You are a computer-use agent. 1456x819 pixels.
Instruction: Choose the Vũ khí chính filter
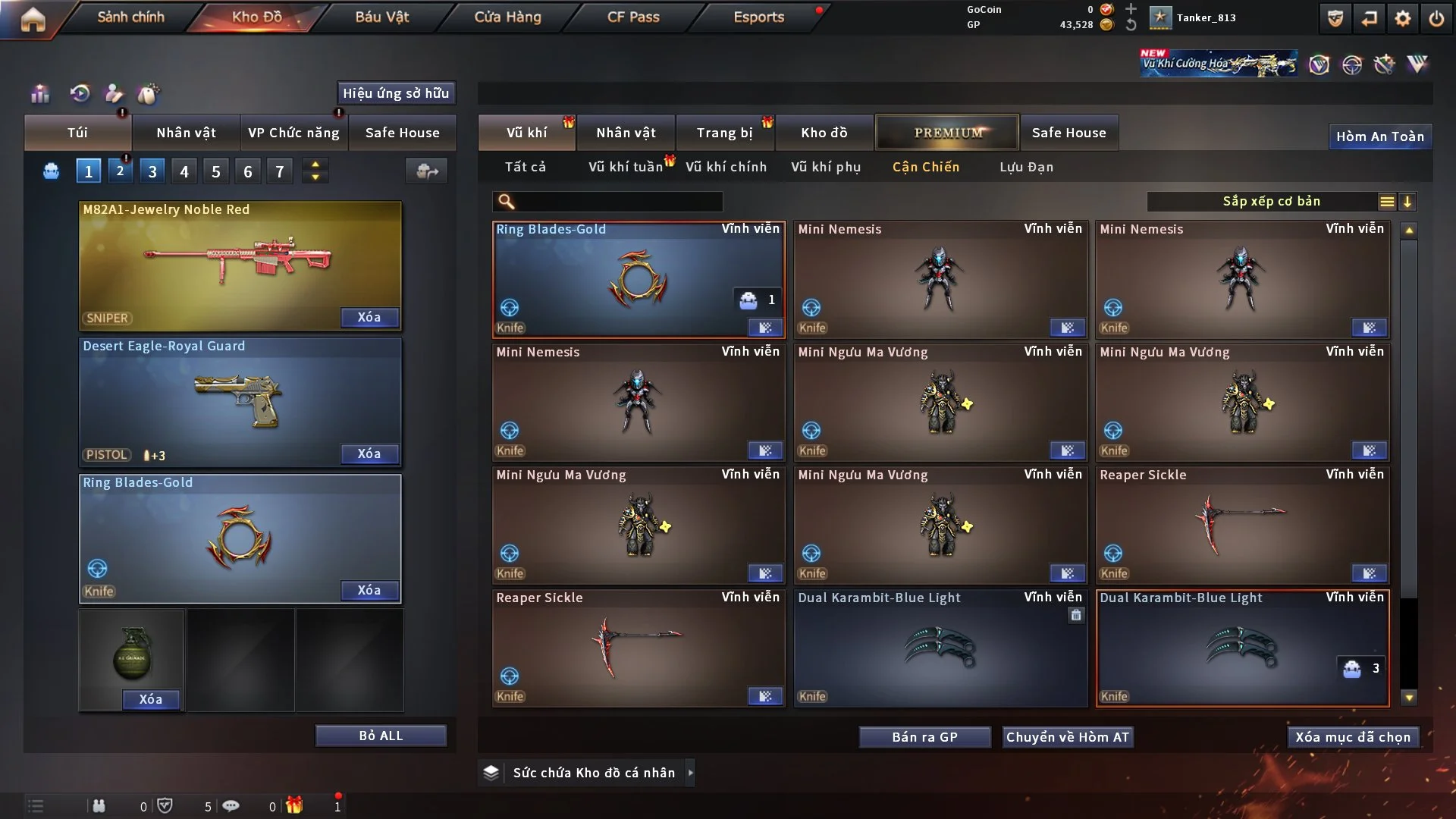pos(726,167)
